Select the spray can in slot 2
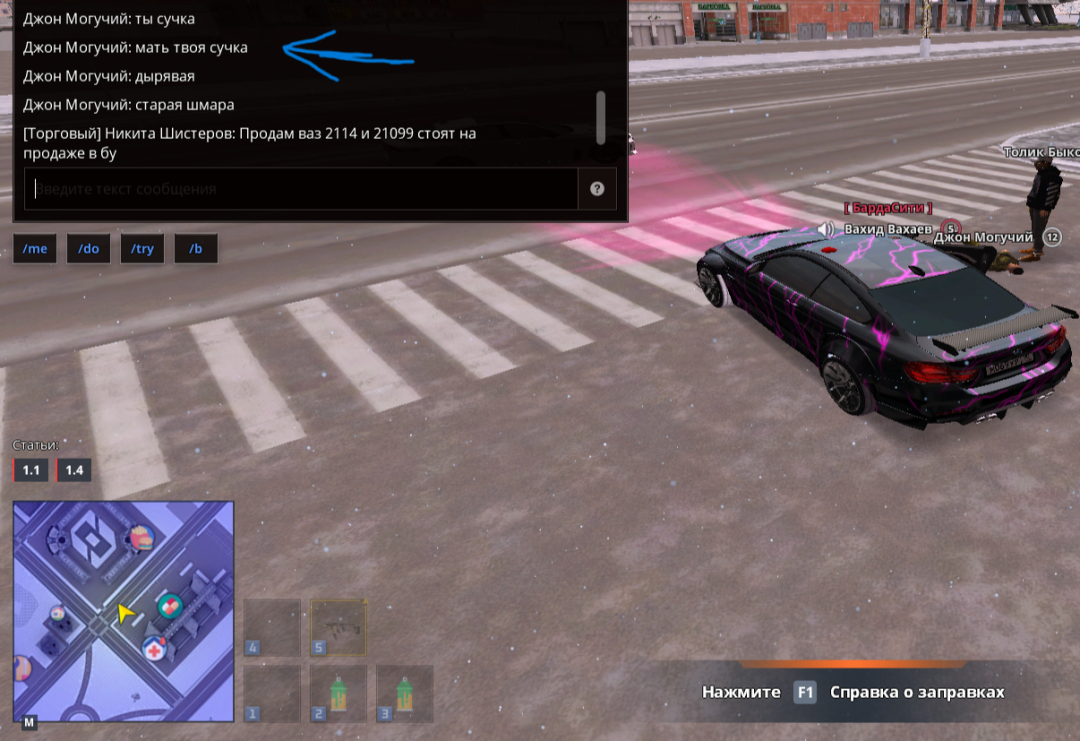The height and width of the screenshot is (741, 1080). 338,694
